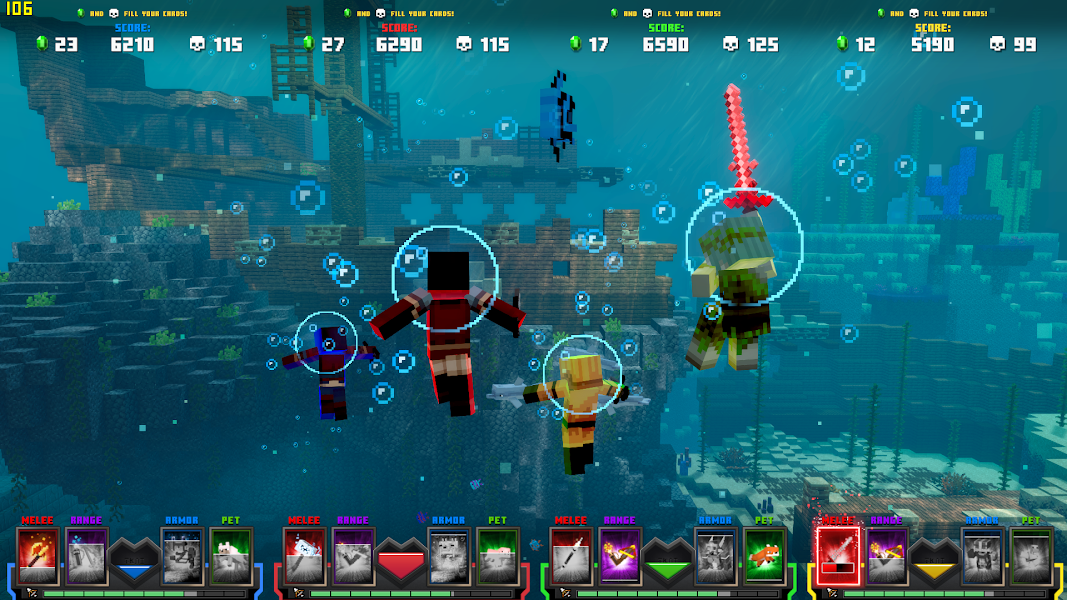Screen dimensions: 1067x600
Task: Select the green player's Melee sword card
Action: point(571,556)
